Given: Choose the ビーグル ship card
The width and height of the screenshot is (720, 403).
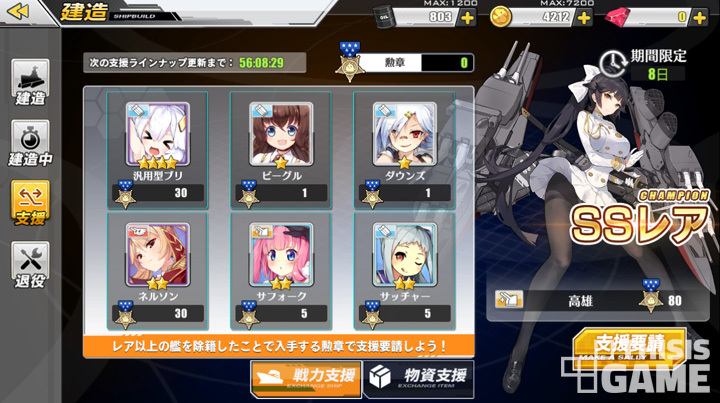Looking at the screenshot, I should (x=278, y=148).
